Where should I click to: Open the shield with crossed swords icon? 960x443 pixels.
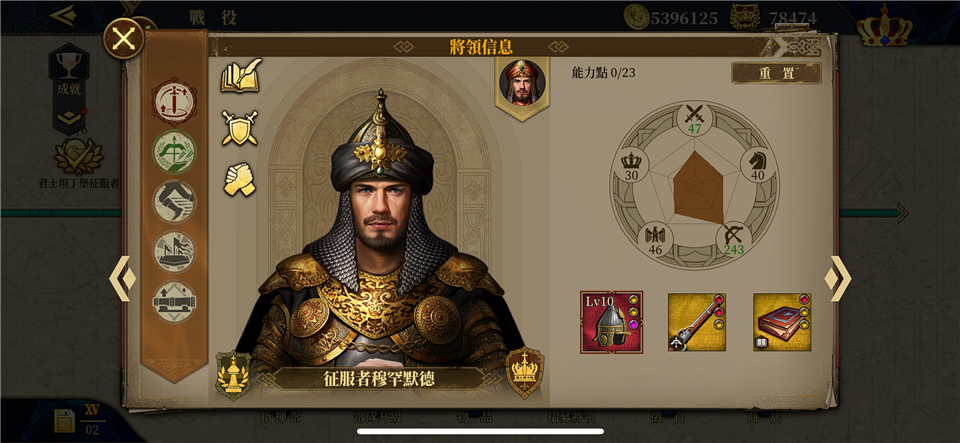[240, 128]
